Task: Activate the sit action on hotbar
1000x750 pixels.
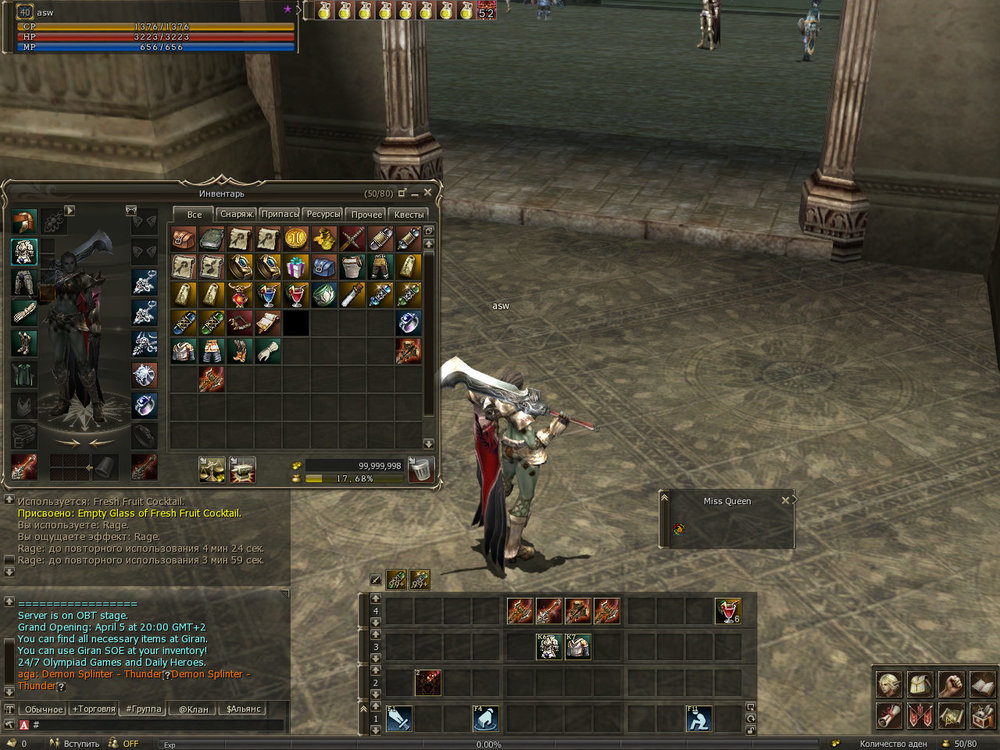Action: [699, 717]
